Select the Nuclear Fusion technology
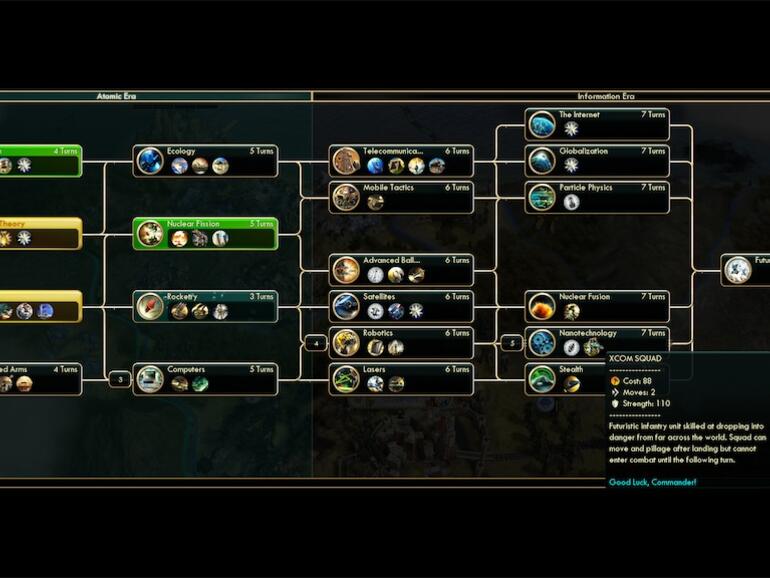Image resolution: width=770 pixels, height=578 pixels. [597, 305]
